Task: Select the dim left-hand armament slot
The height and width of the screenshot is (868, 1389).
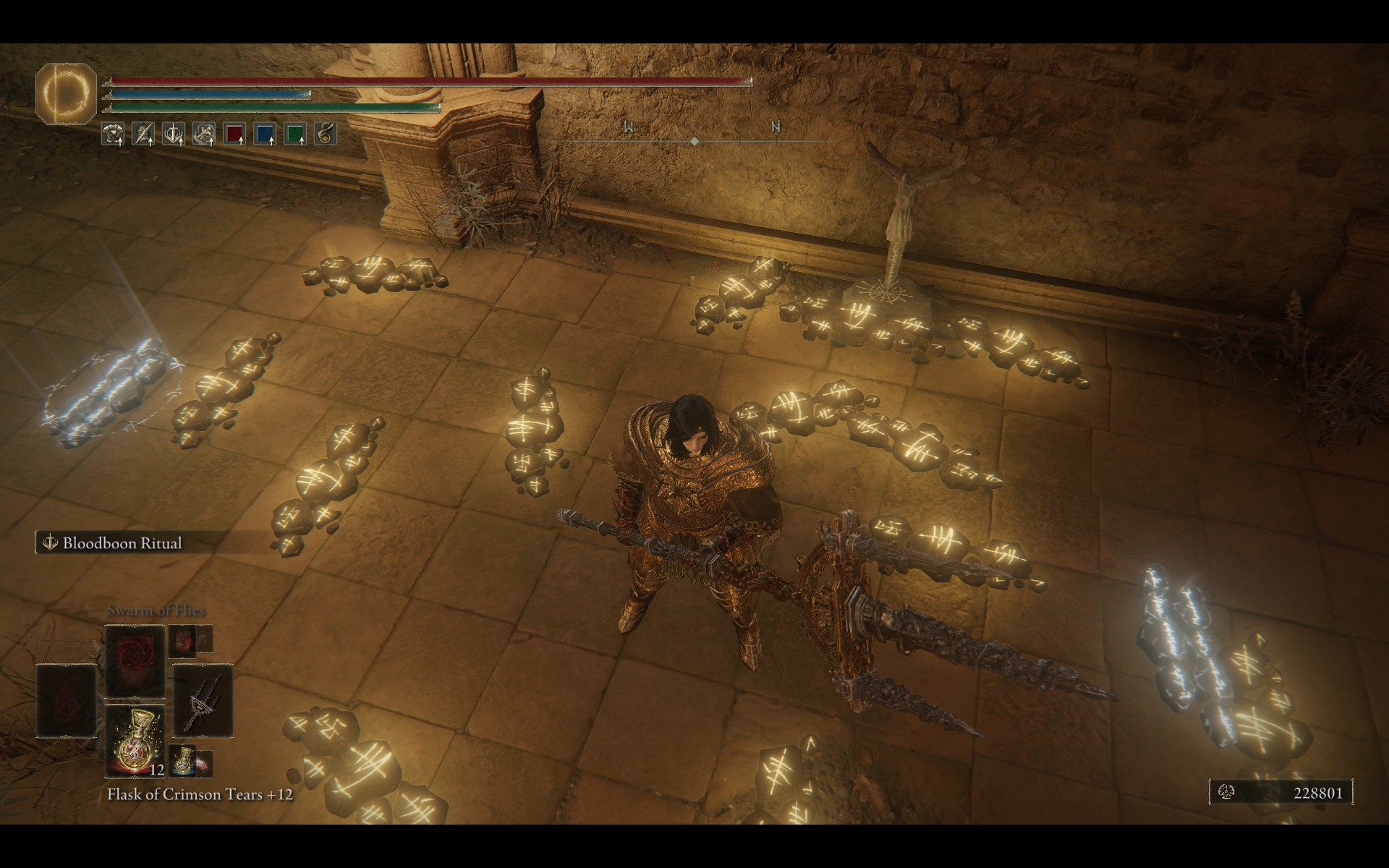Action: pos(67,700)
